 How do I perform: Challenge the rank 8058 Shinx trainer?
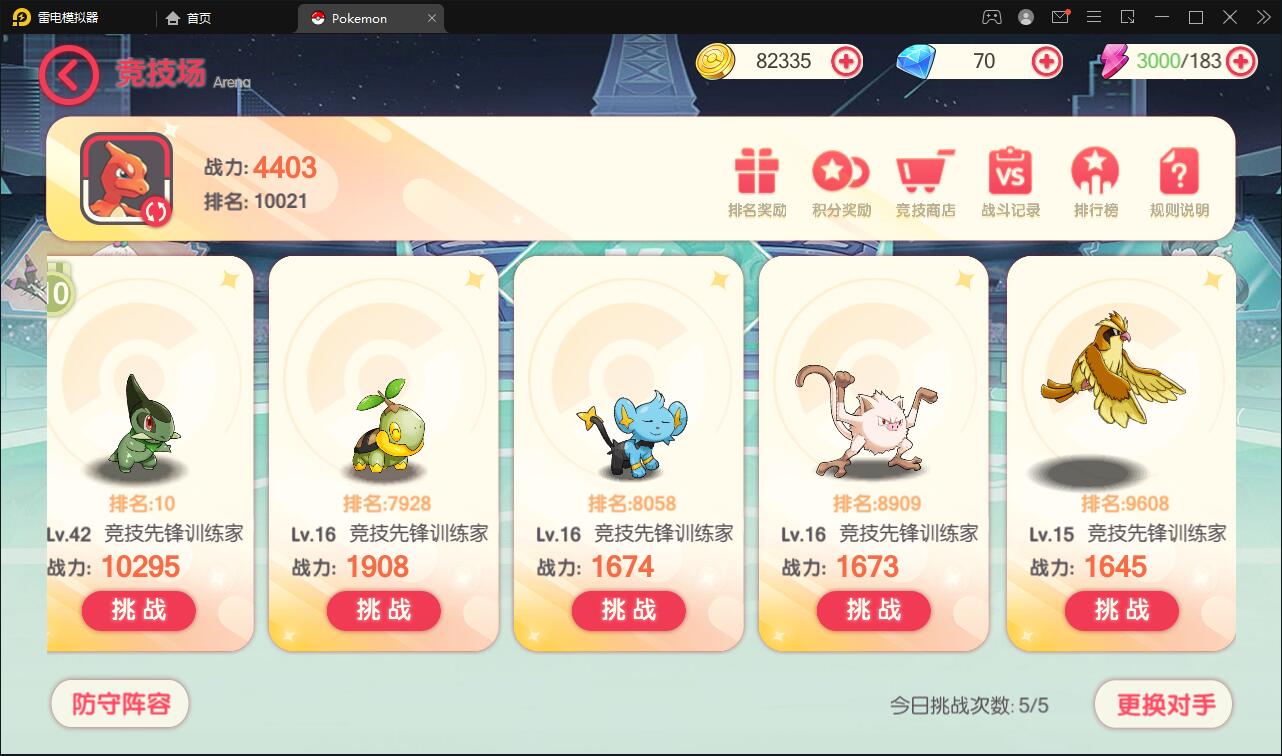(628, 610)
